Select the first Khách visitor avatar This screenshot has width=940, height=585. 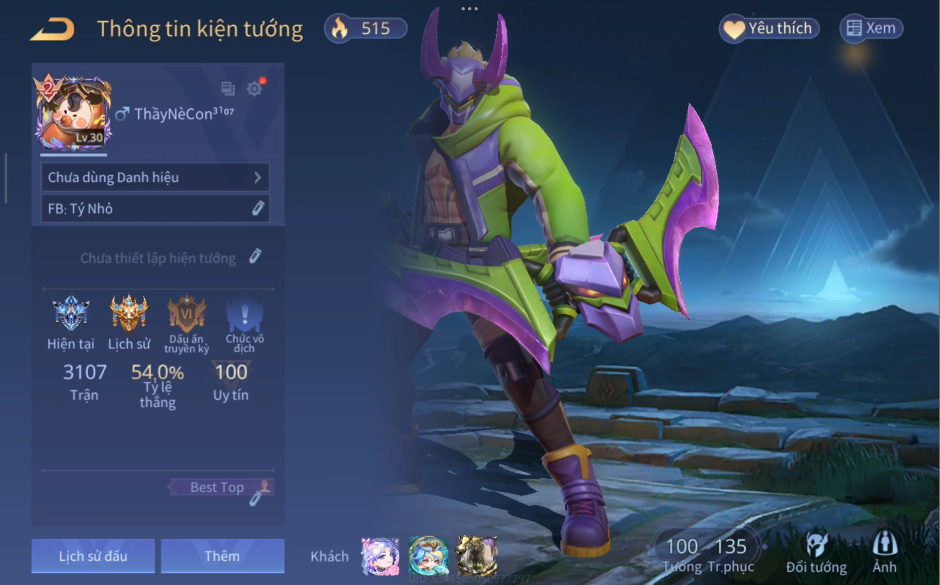380,556
